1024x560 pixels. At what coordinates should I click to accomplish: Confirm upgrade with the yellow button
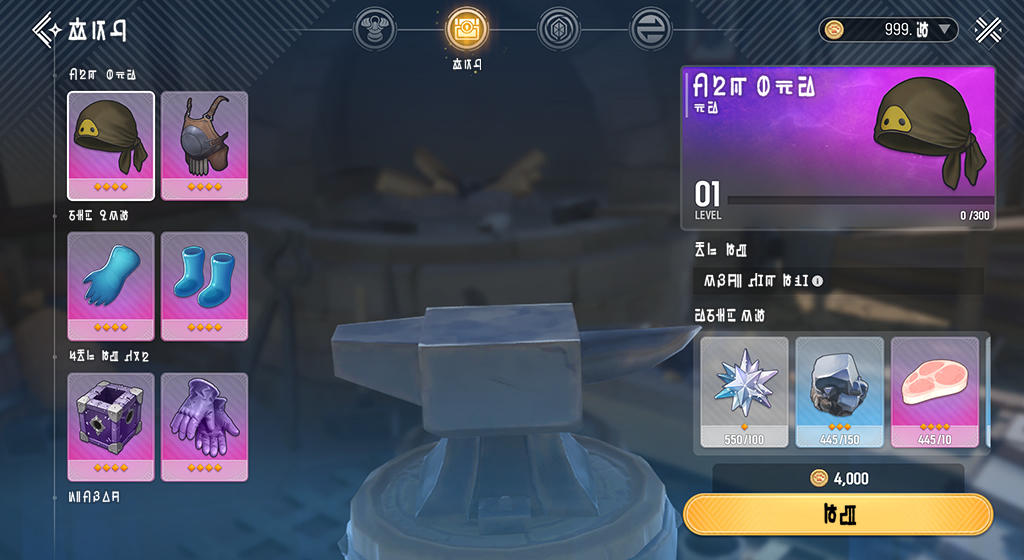coord(838,514)
